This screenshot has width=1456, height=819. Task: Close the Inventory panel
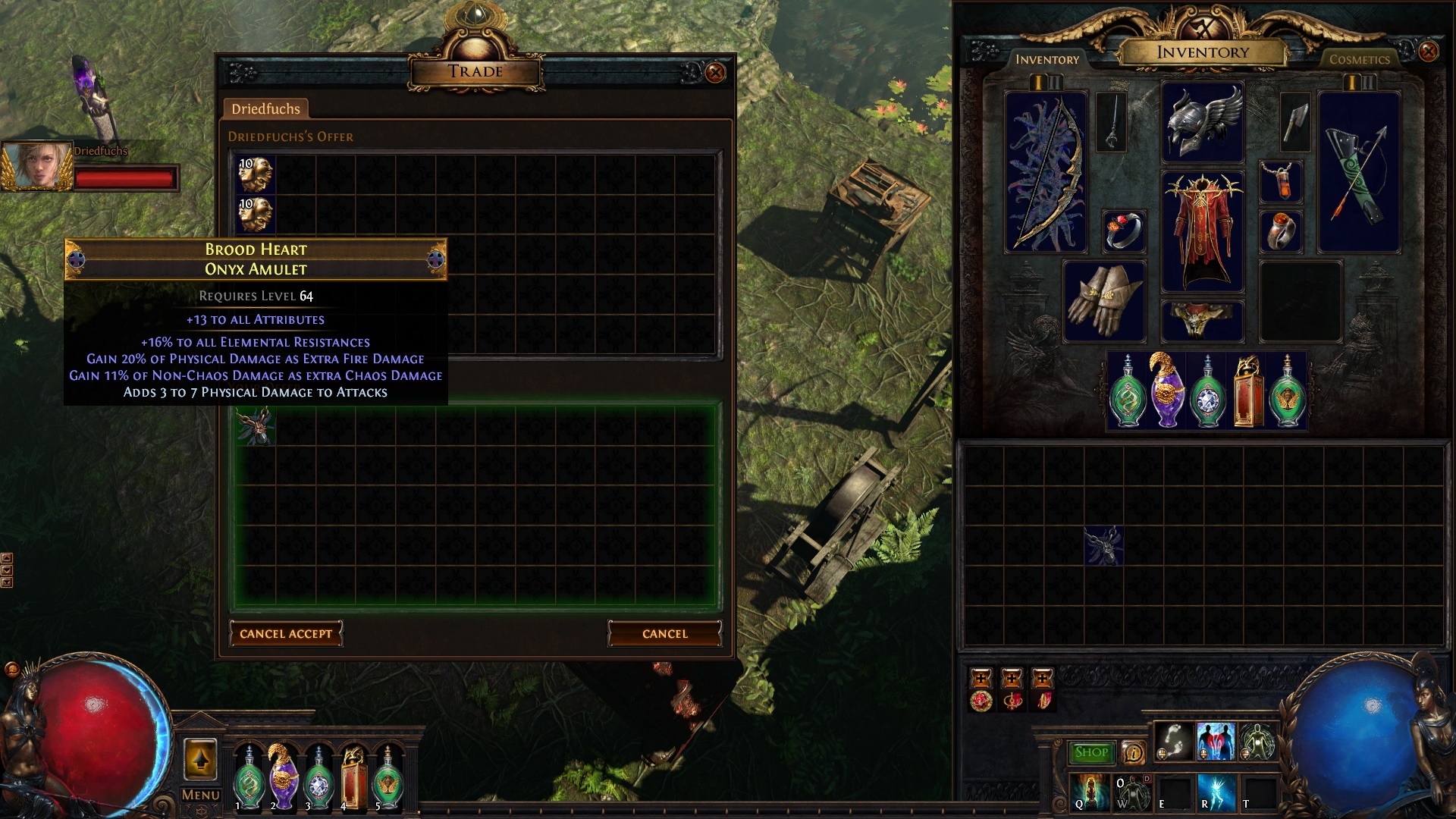[x=1428, y=52]
